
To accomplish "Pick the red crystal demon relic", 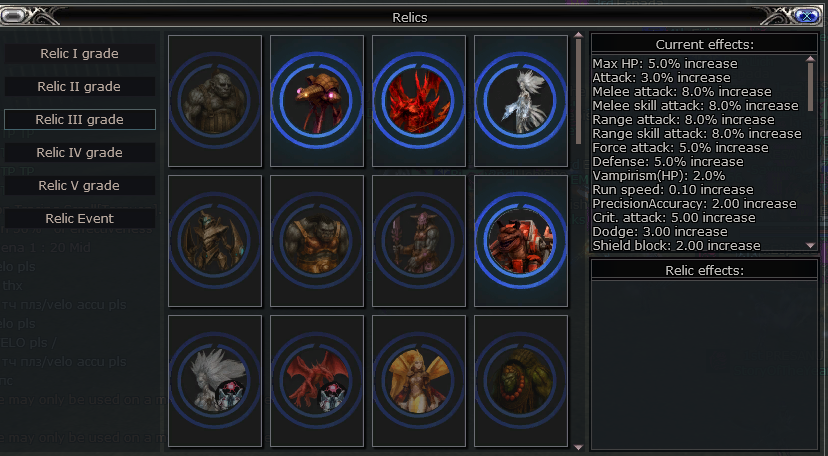I will (x=419, y=100).
